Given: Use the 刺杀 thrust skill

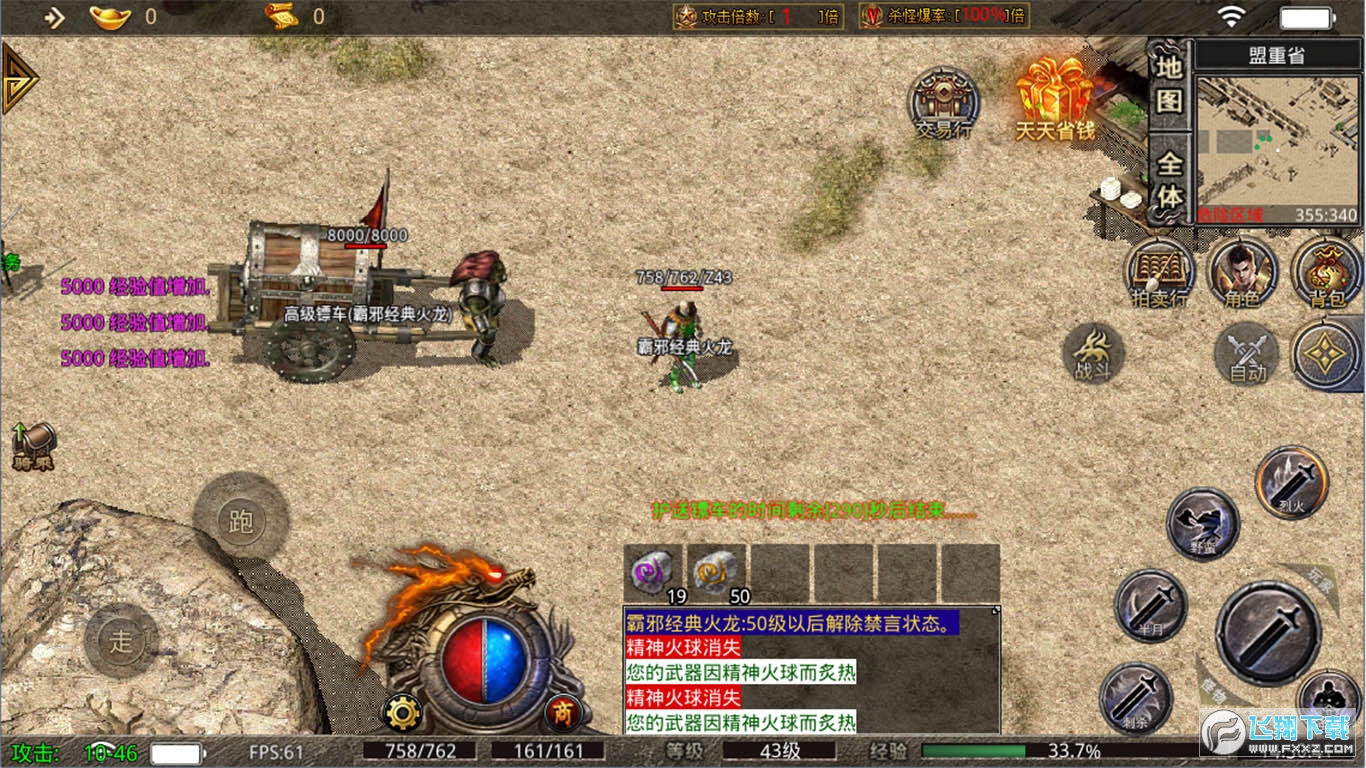Looking at the screenshot, I should click(1135, 697).
